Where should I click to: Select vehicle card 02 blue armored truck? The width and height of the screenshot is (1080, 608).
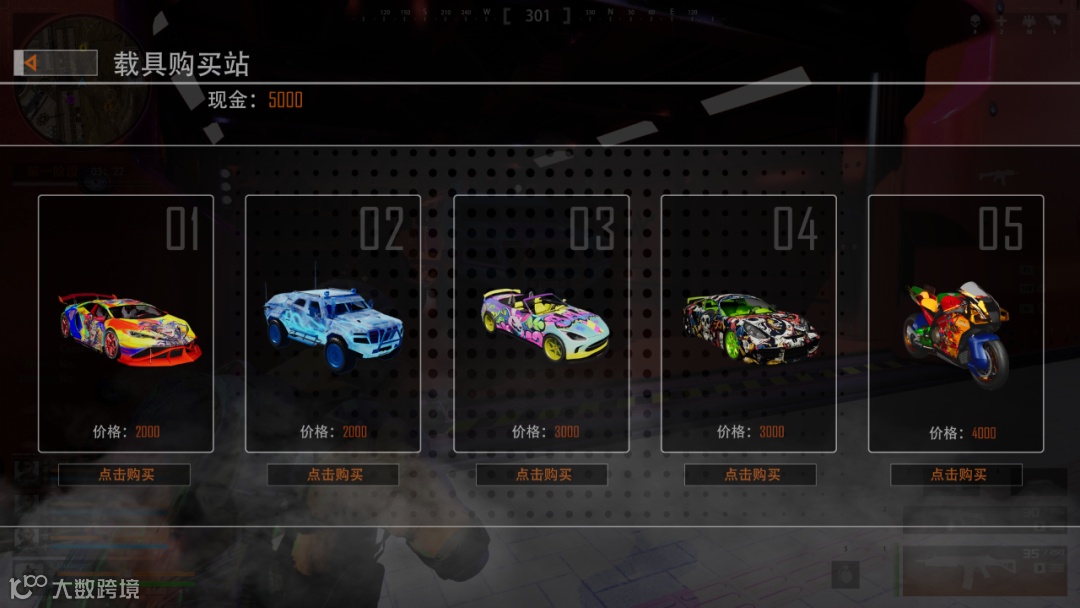[x=333, y=323]
